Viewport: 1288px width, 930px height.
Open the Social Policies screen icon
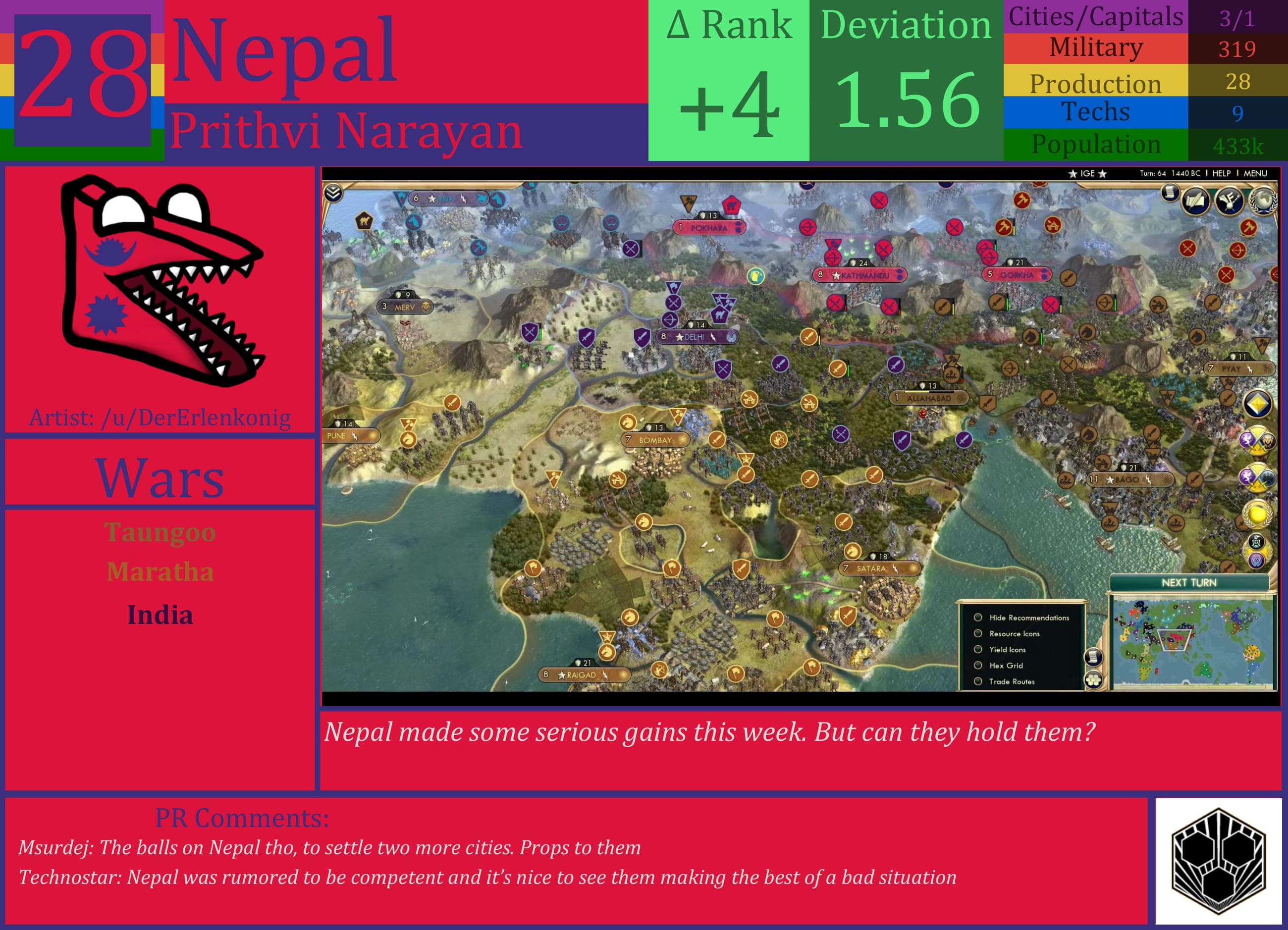(x=1195, y=202)
